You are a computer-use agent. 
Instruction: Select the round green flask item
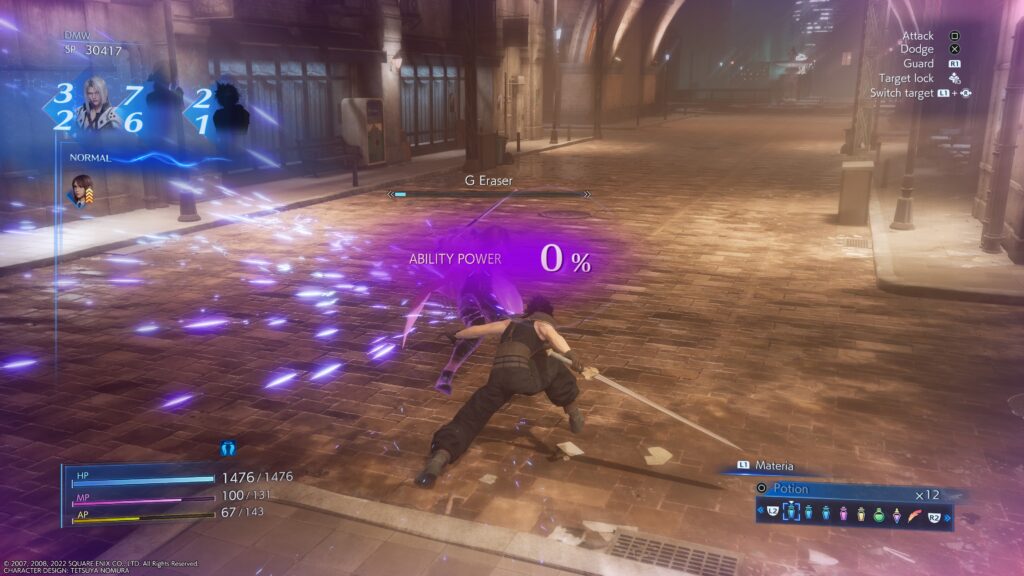[x=878, y=515]
